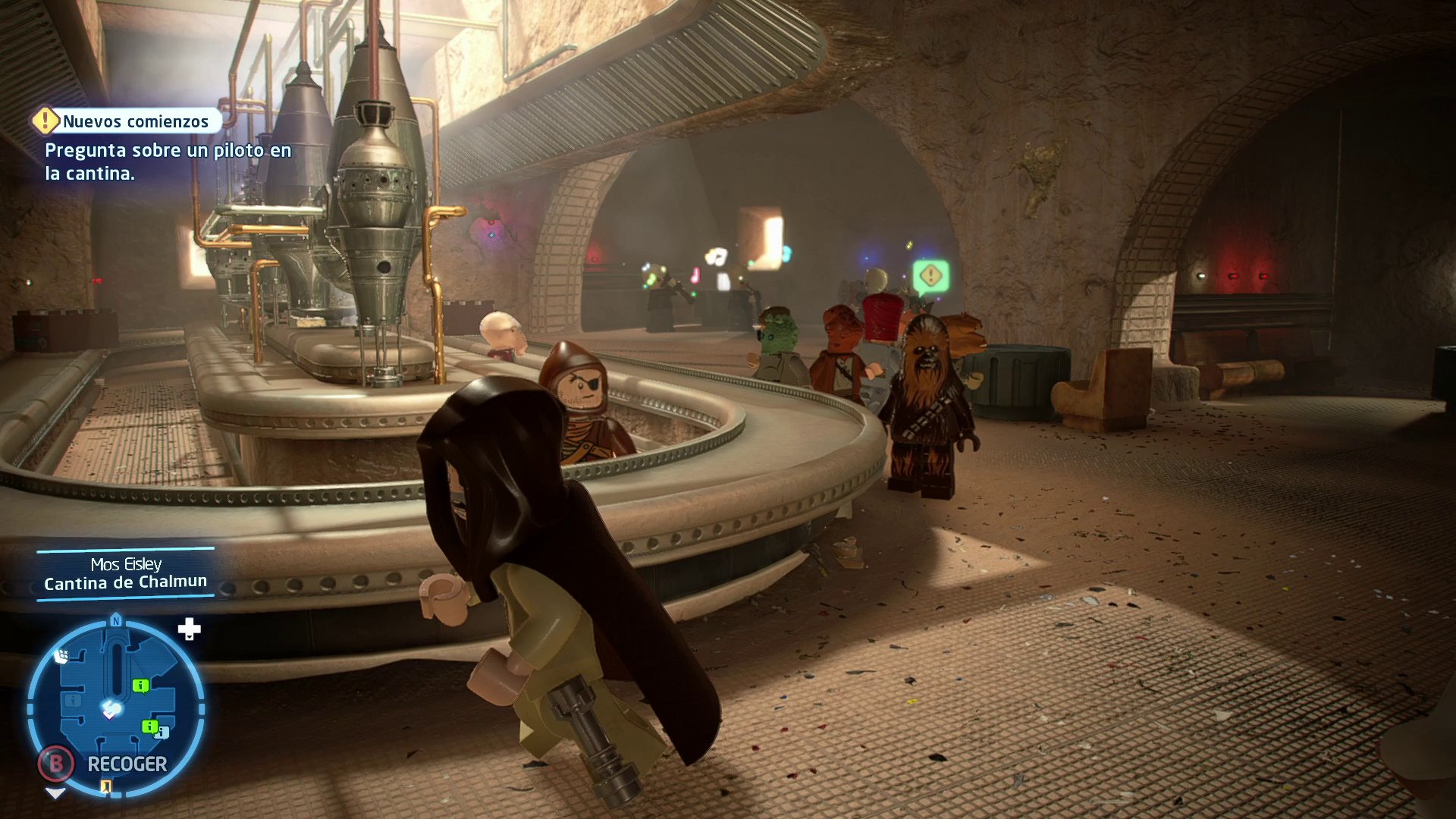
Task: Click the grey info marker left of the minimap
Action: click(x=72, y=701)
